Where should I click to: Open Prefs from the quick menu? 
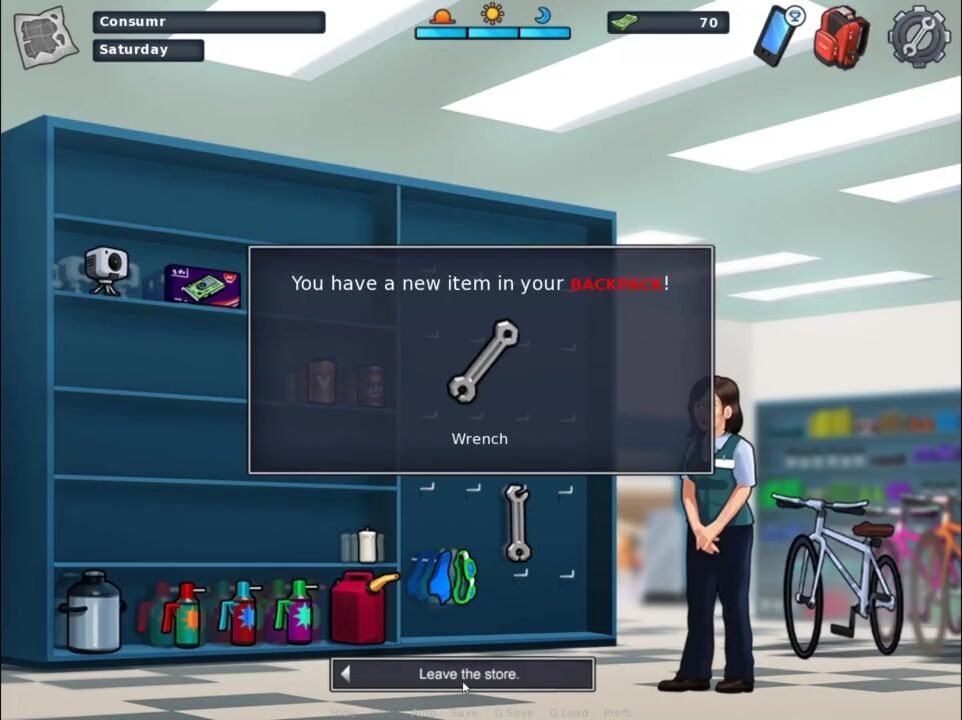pos(617,713)
